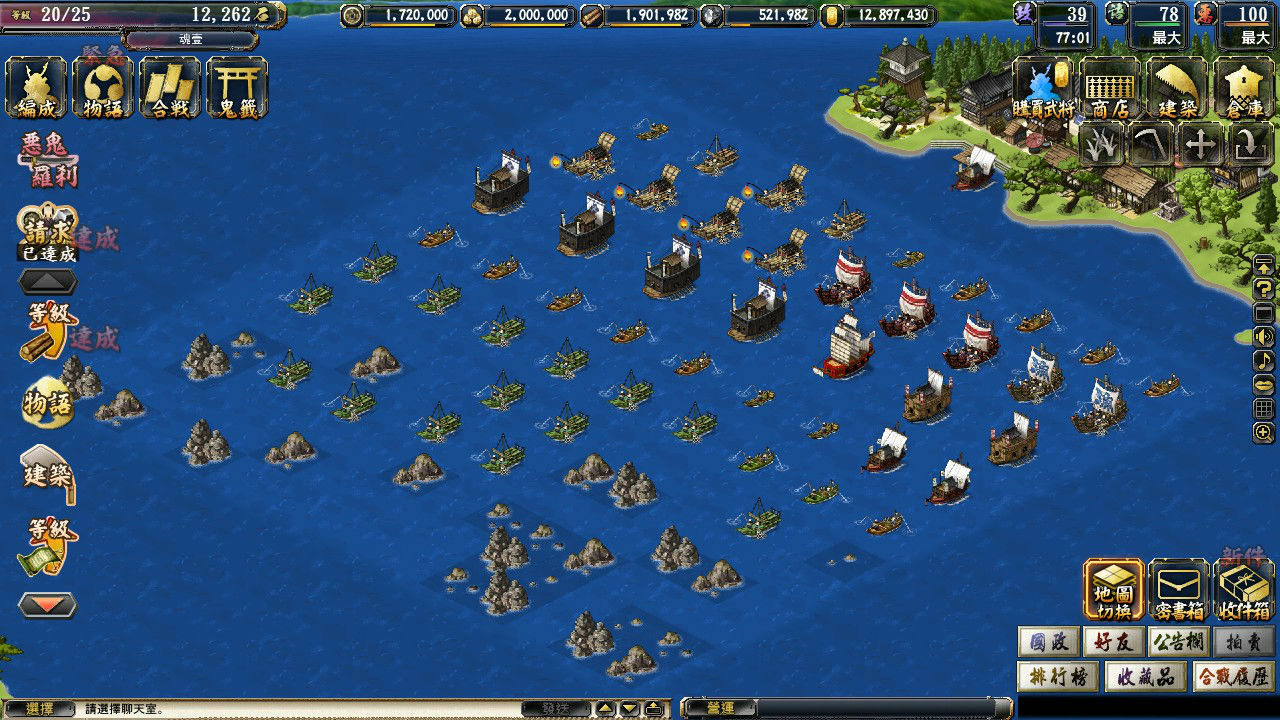Open the 公告欄 bulletin board

coord(1179,641)
